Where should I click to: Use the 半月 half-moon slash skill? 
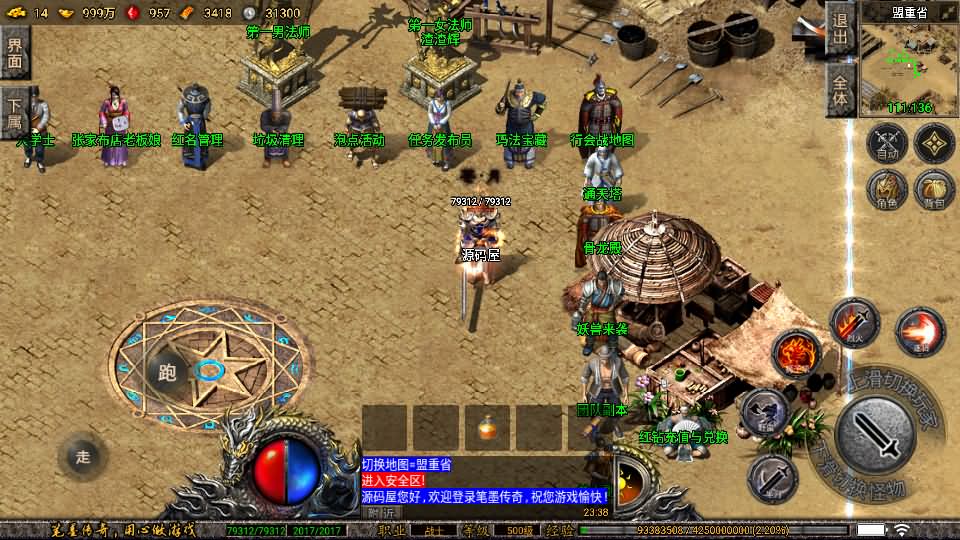(773, 476)
